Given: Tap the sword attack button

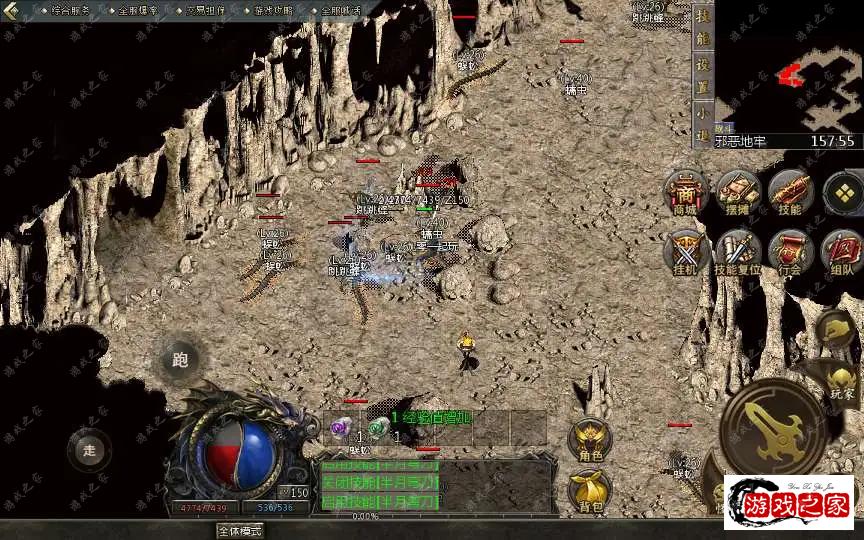Looking at the screenshot, I should pyautogui.click(x=772, y=428).
